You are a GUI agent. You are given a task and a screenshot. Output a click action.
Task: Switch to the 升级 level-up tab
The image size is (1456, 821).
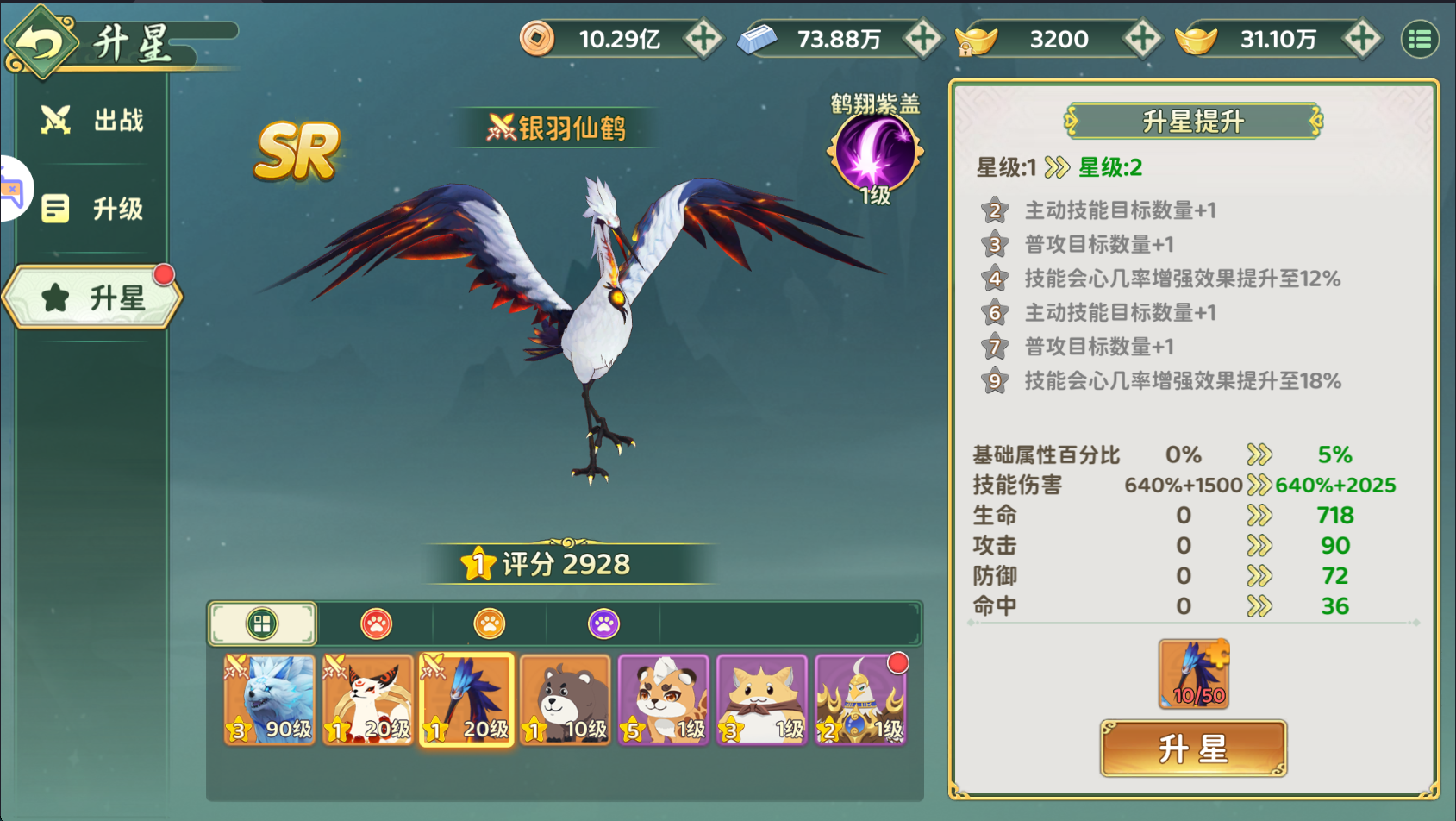pos(92,209)
